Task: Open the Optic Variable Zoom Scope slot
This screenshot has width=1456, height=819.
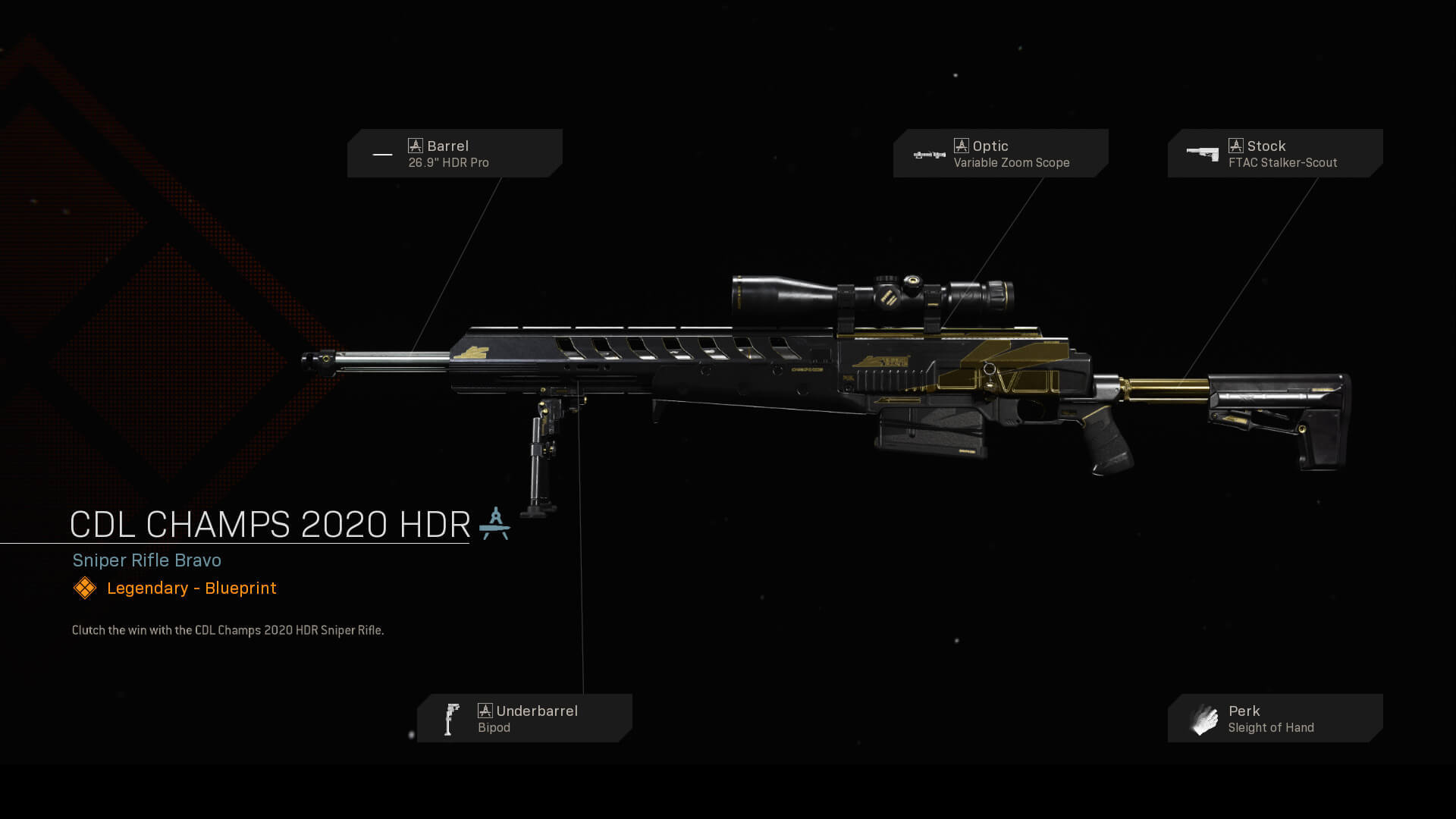Action: (x=1000, y=153)
